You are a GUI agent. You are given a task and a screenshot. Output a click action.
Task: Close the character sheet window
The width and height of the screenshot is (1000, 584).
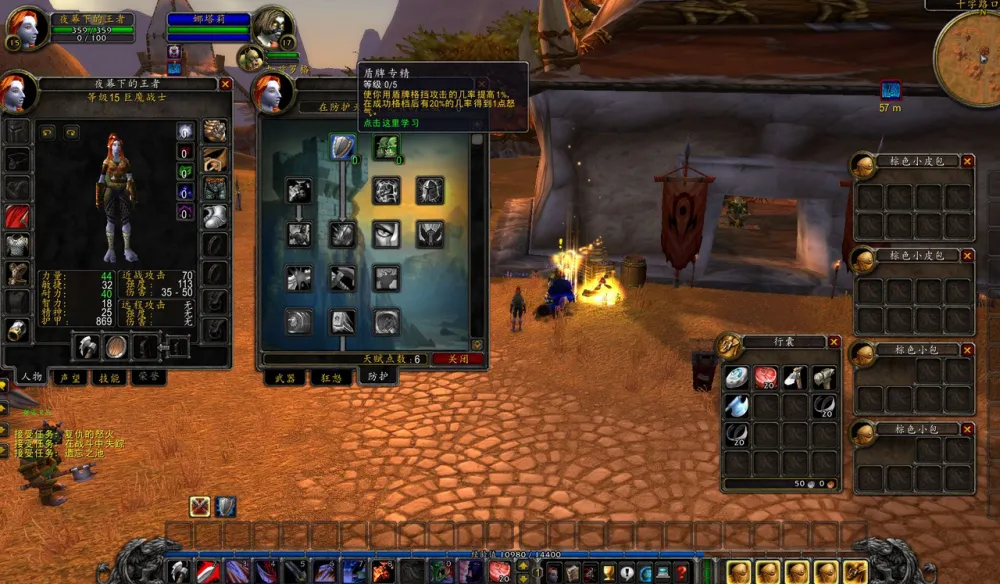coord(226,85)
